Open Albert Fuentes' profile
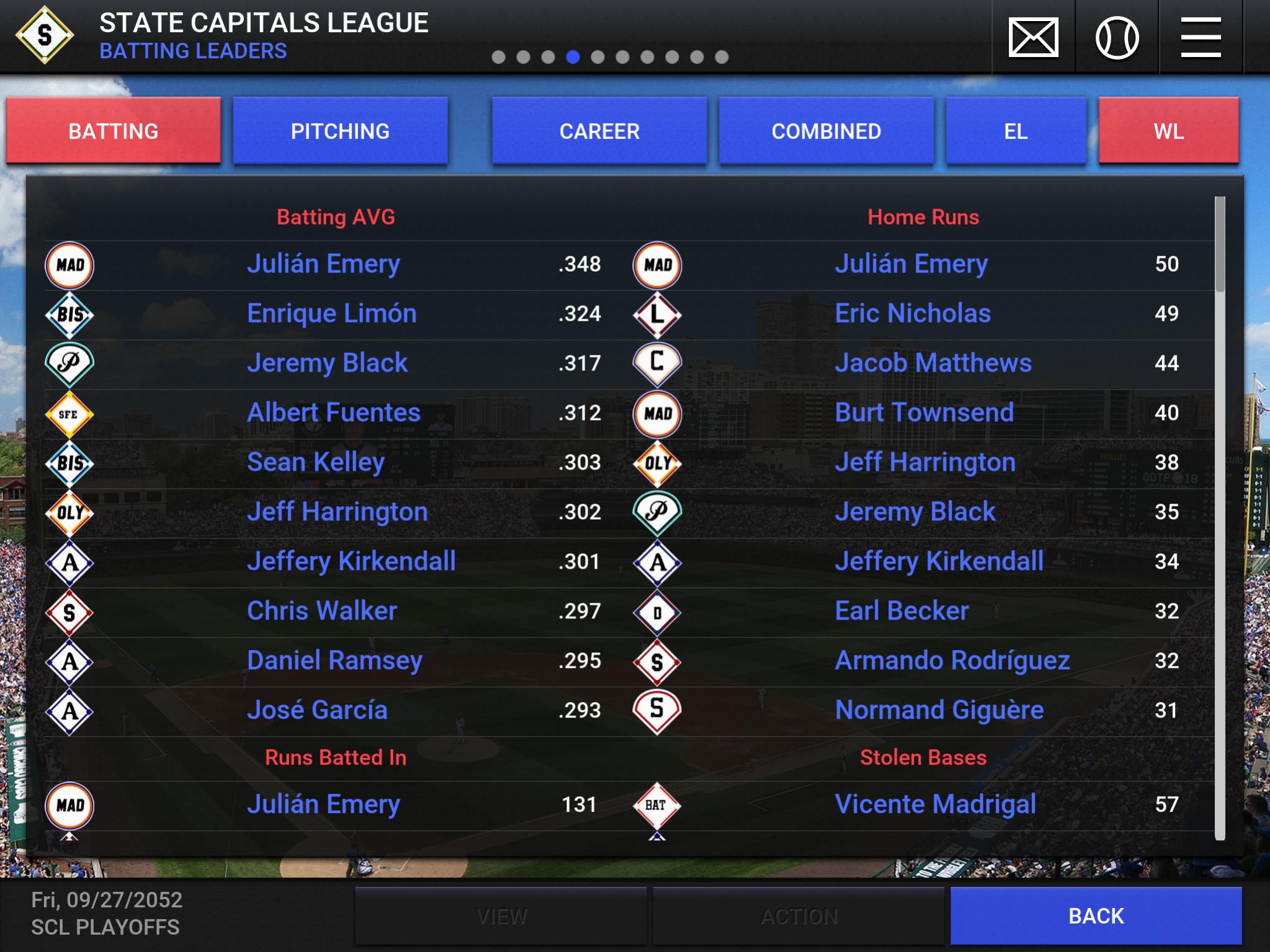 tap(334, 413)
